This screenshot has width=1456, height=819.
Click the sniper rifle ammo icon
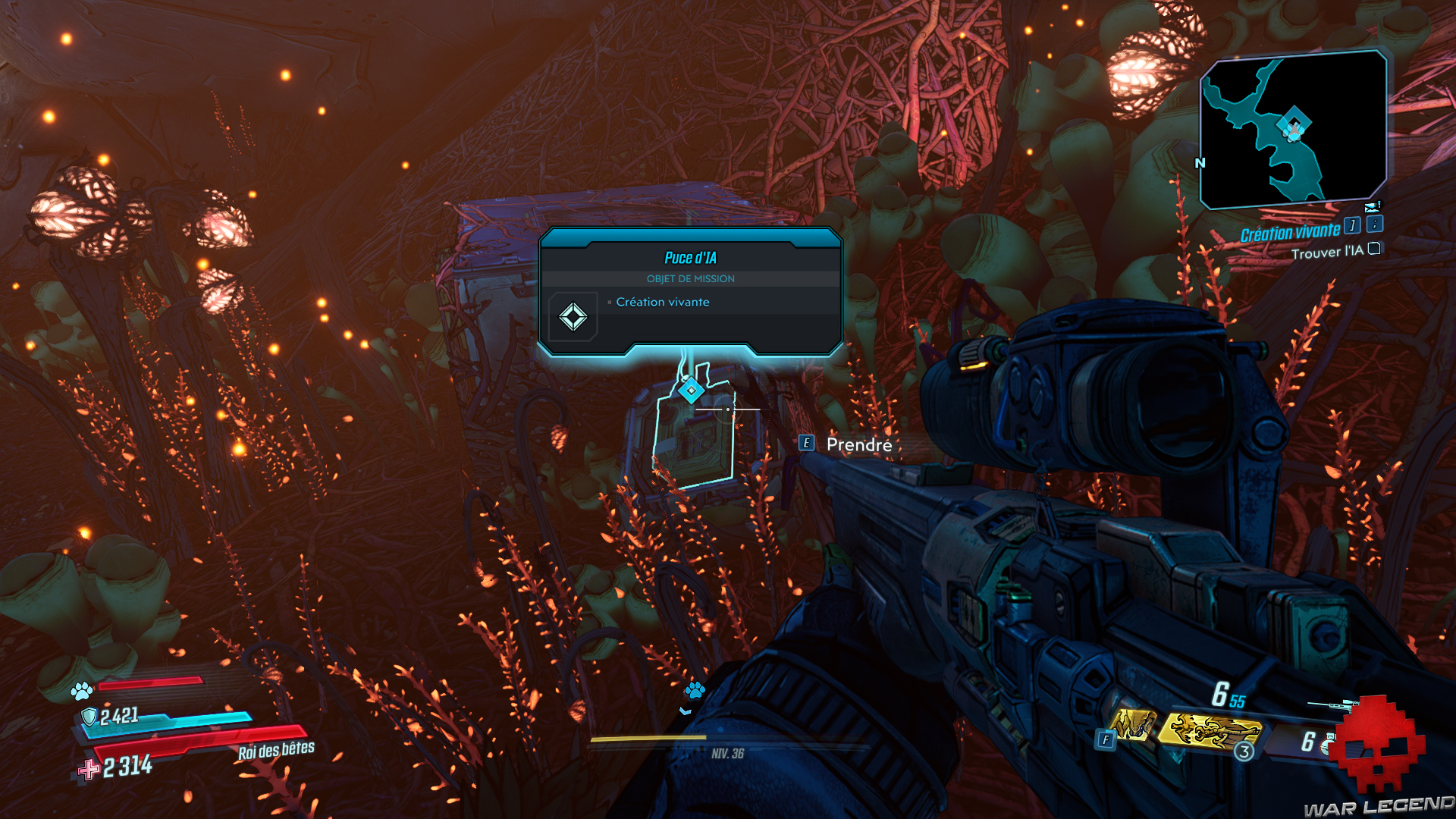(x=1335, y=704)
